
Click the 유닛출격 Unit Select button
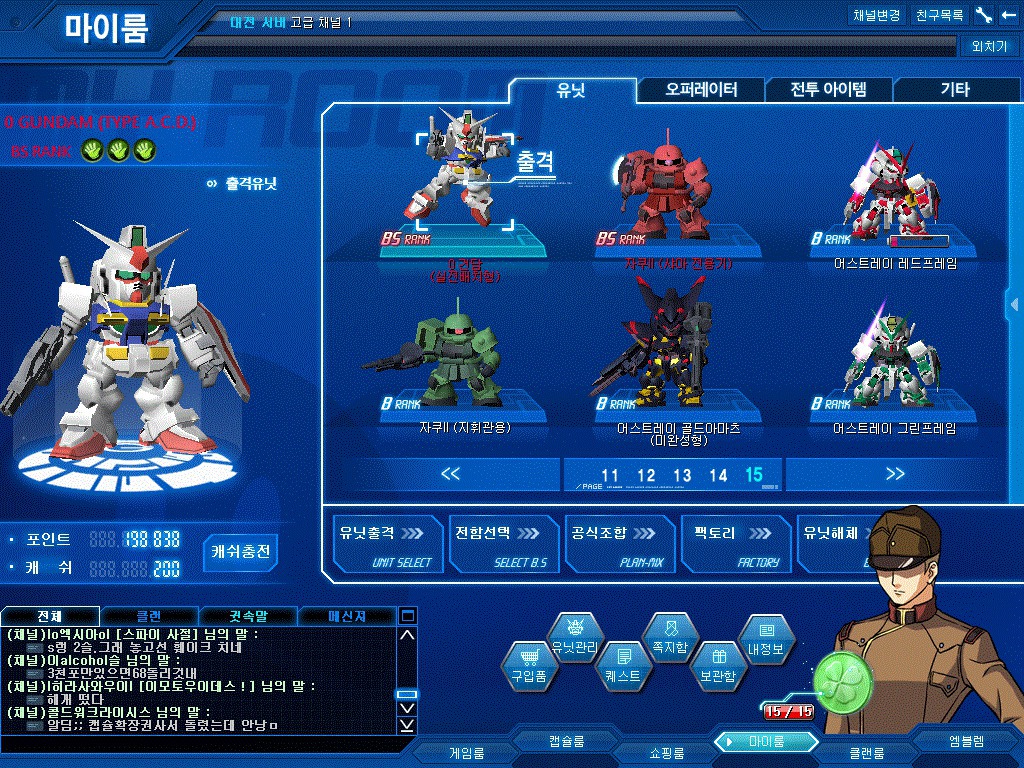(385, 545)
